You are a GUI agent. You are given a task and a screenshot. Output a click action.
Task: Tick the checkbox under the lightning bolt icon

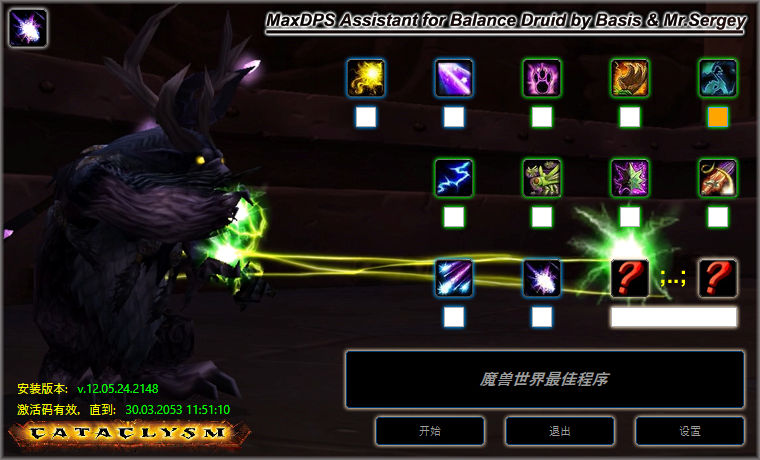[454, 216]
